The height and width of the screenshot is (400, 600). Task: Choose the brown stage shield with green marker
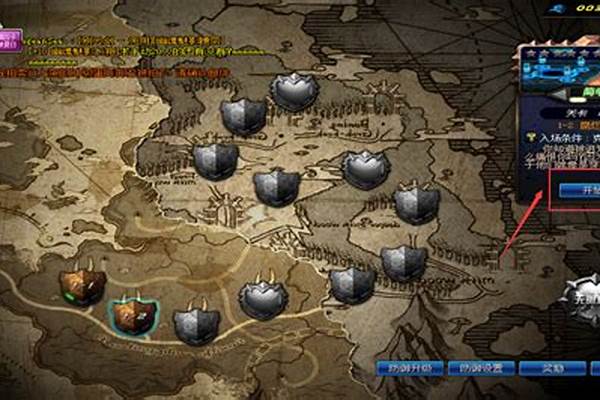click(x=81, y=286)
